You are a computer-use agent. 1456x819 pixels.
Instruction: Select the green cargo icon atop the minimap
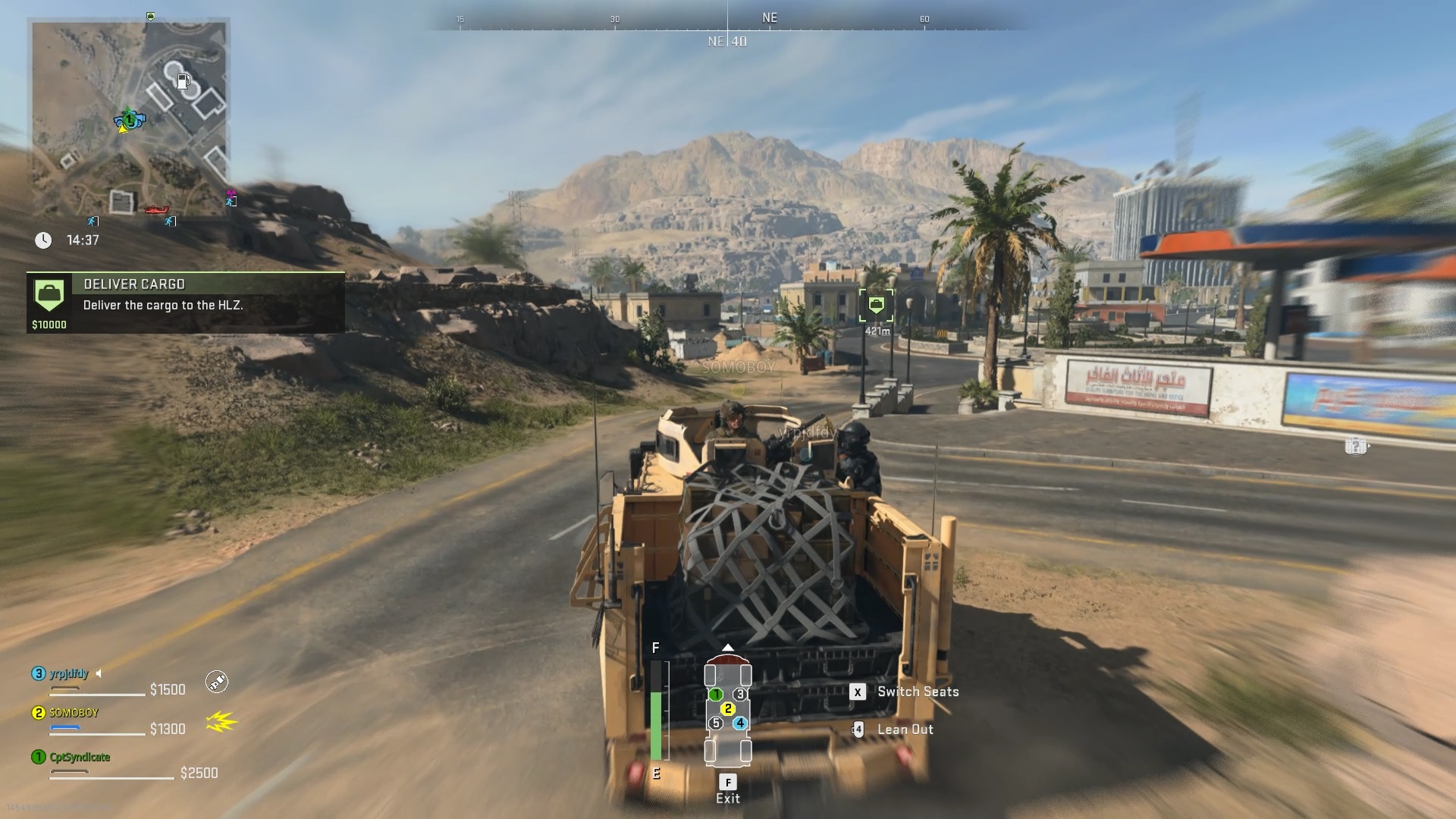coord(150,16)
